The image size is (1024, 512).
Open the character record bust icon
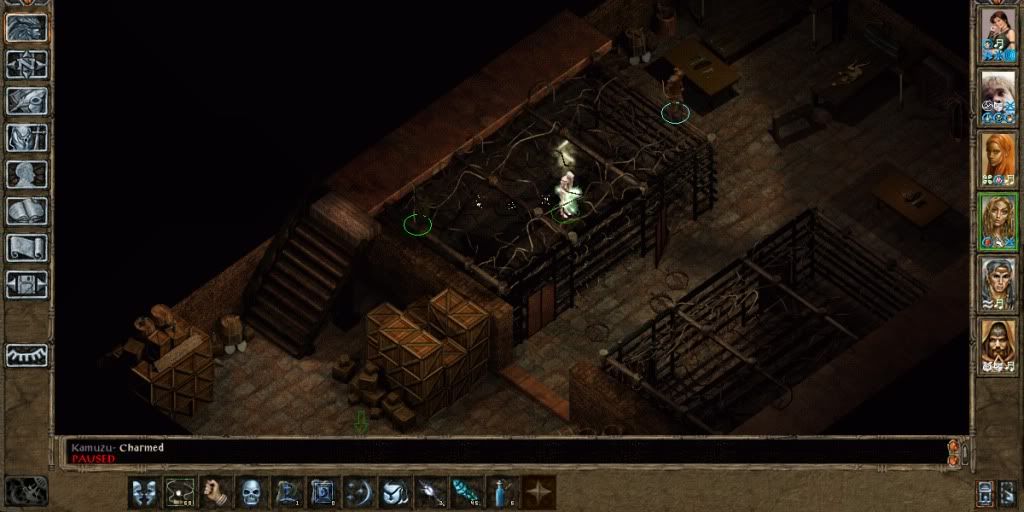click(28, 174)
